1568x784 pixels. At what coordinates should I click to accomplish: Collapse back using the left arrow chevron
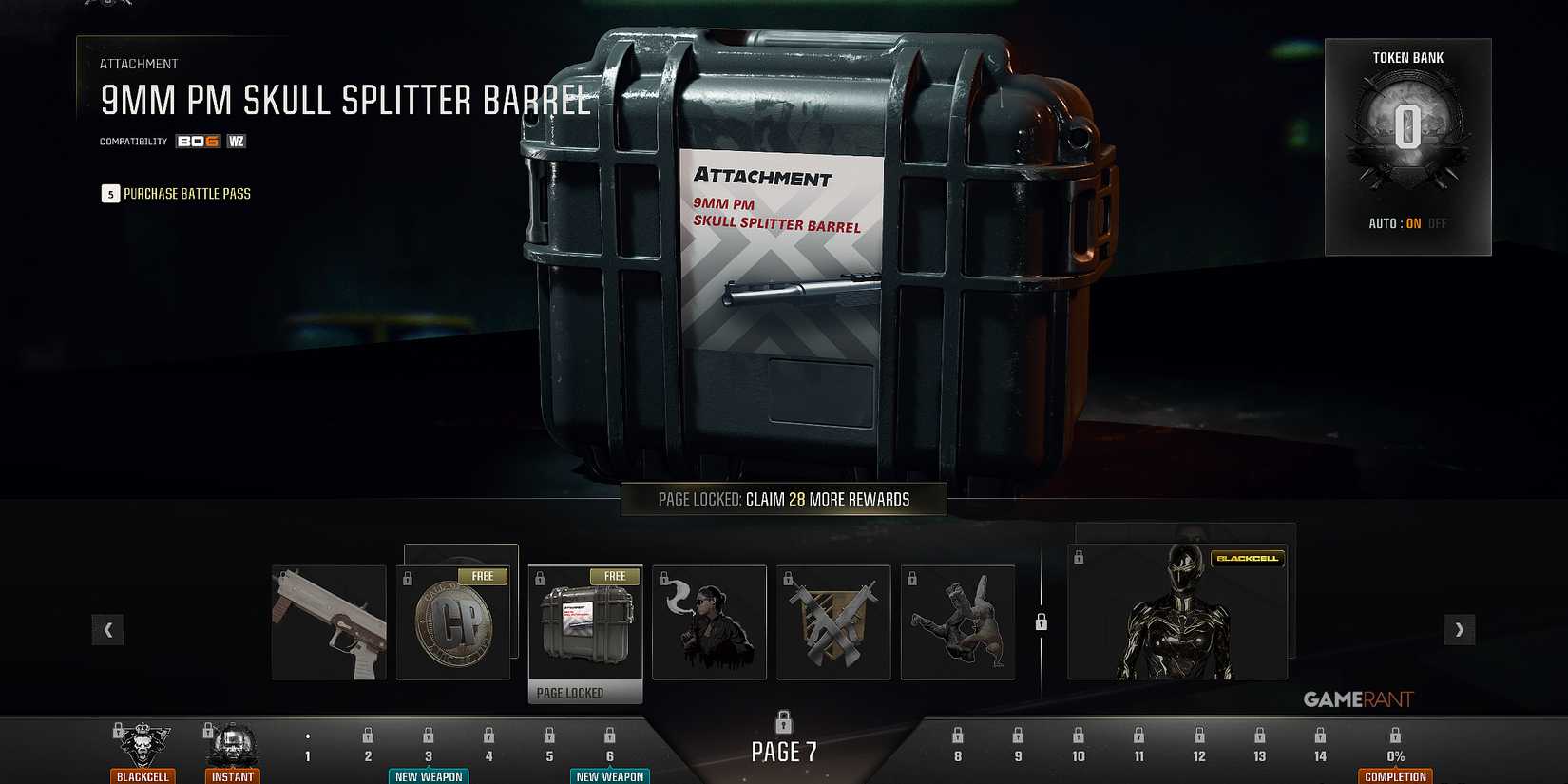pos(108,629)
